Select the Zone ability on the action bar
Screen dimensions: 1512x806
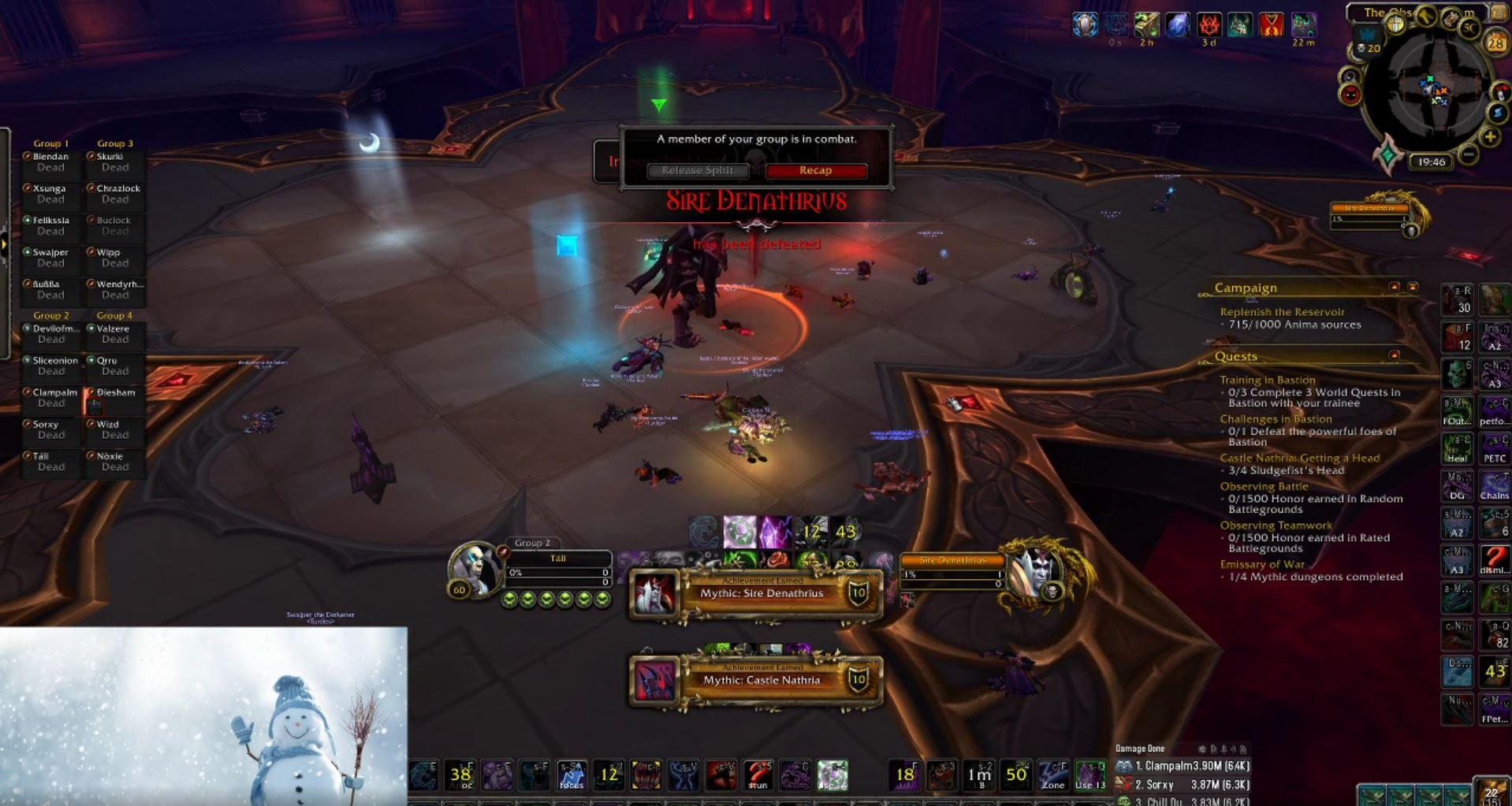(1052, 774)
